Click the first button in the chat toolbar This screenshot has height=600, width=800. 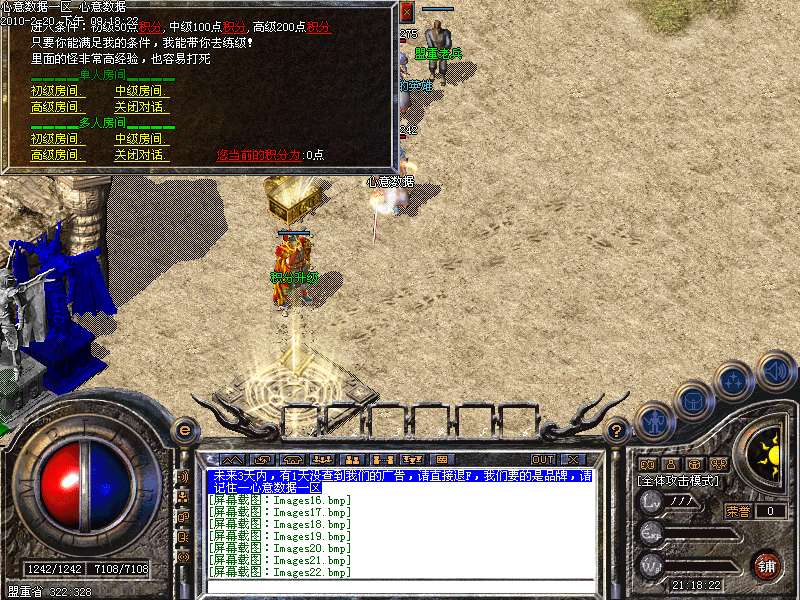[x=232, y=459]
